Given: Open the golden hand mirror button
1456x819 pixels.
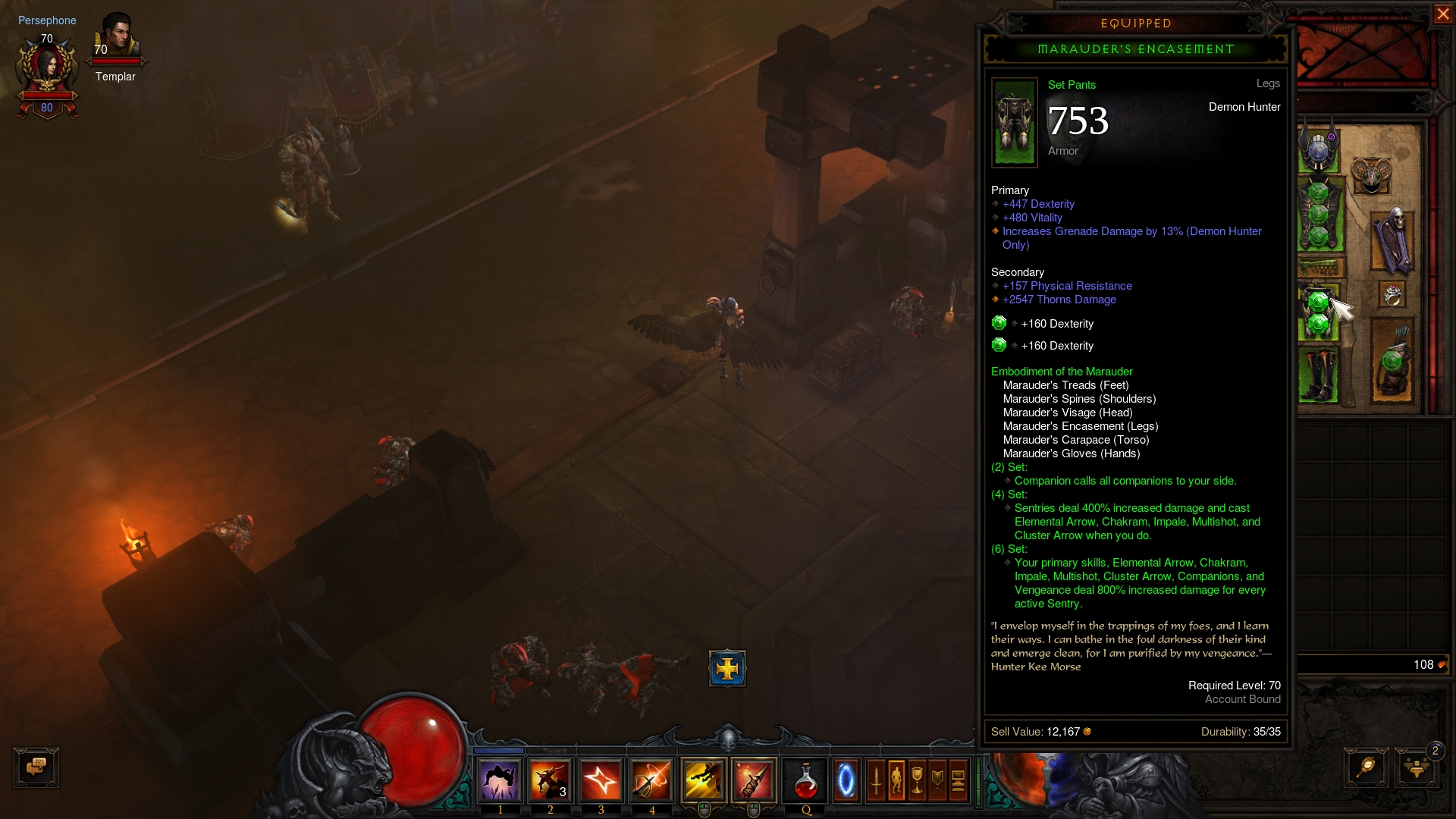Looking at the screenshot, I should tap(1366, 767).
